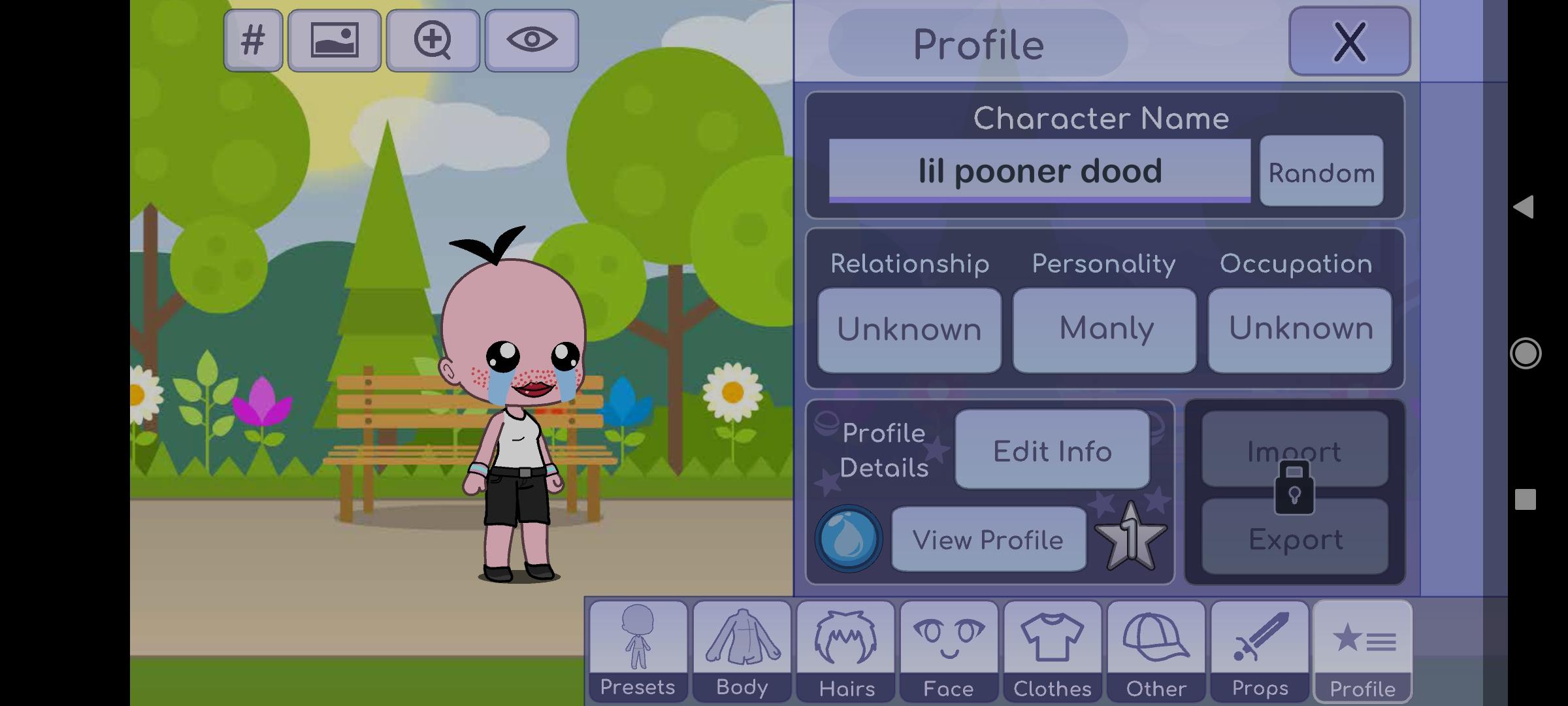Viewport: 1568px width, 706px height.
Task: Tap the locked Import button
Action: [x=1294, y=450]
